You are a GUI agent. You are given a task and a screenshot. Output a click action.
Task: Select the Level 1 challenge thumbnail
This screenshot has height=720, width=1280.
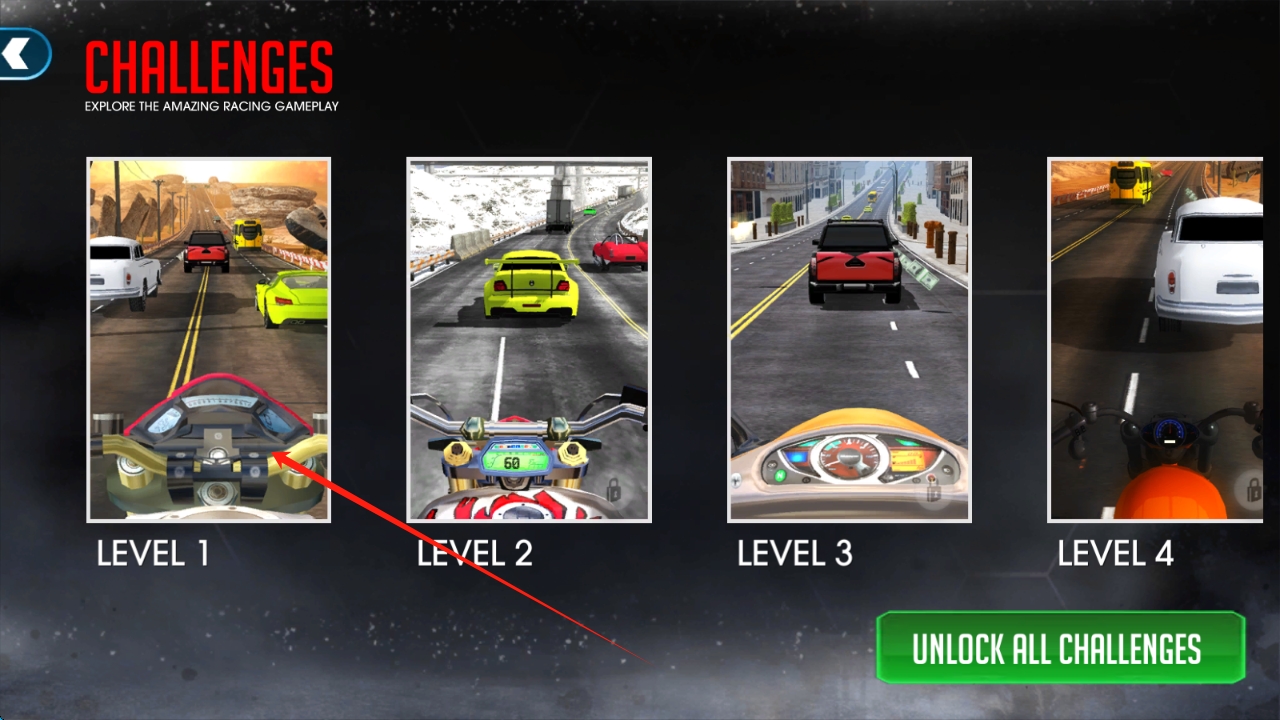tap(208, 340)
